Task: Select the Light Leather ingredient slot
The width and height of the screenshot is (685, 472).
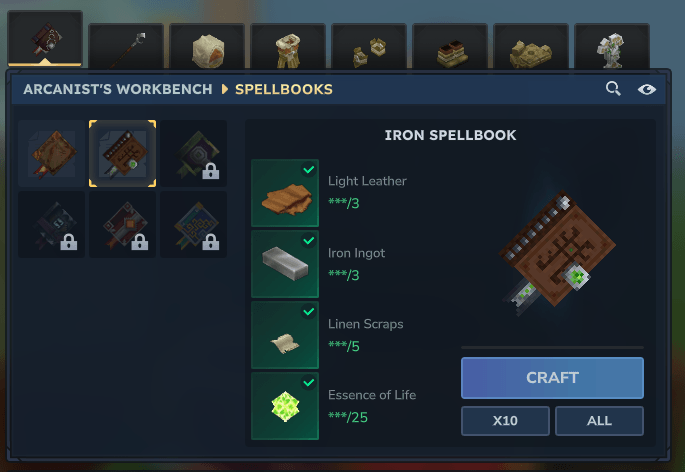Action: coord(285,193)
